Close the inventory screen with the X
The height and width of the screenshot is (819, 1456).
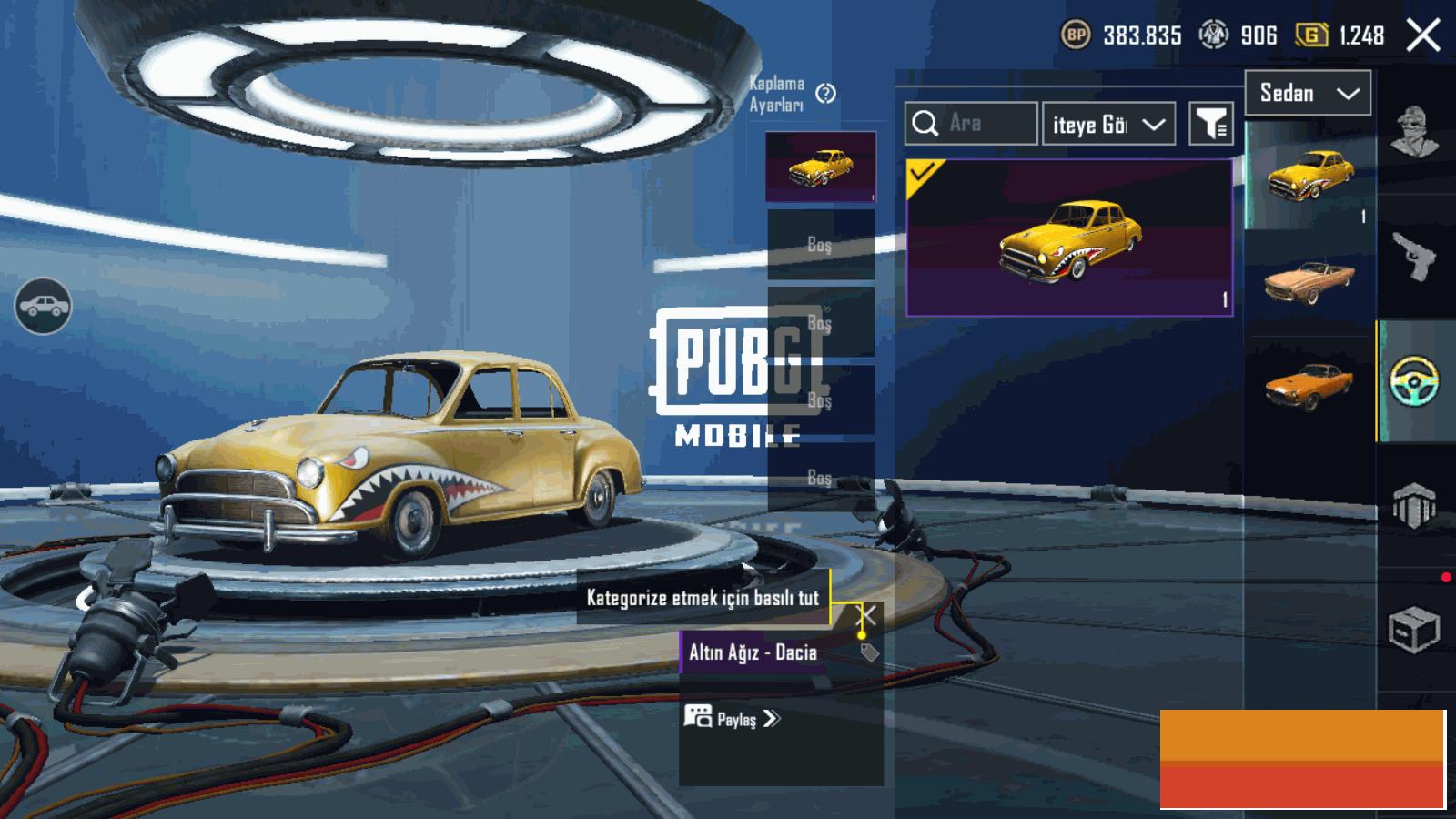click(x=1423, y=36)
